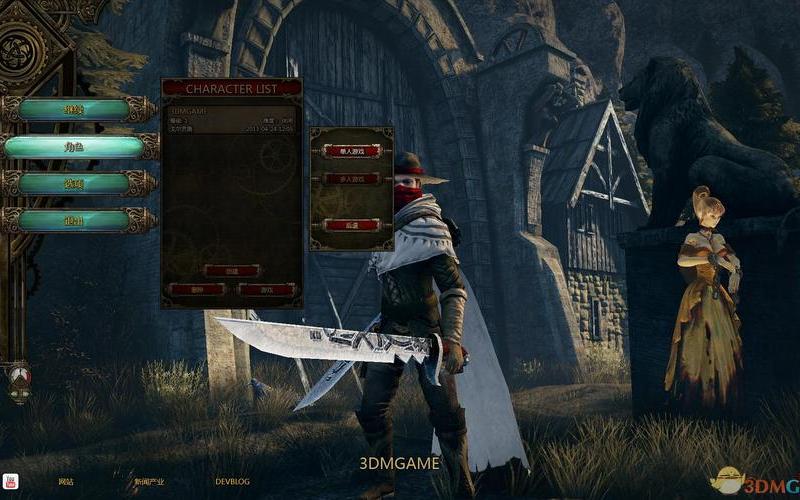The image size is (800, 500).
Task: Choose 退出 (Exit) in the main menu
Action: click(x=73, y=220)
